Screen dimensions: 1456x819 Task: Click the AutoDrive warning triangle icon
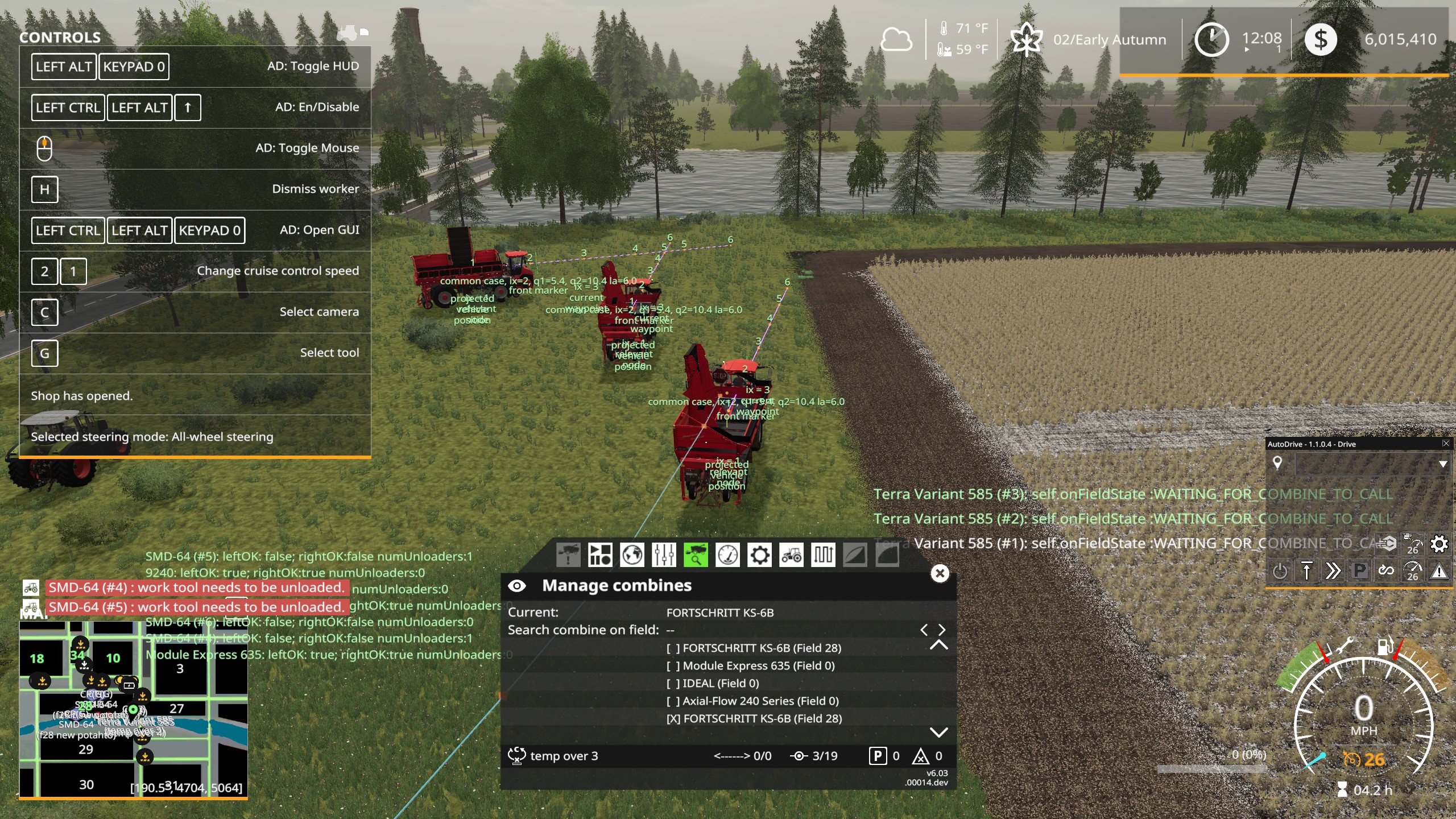tap(1441, 570)
